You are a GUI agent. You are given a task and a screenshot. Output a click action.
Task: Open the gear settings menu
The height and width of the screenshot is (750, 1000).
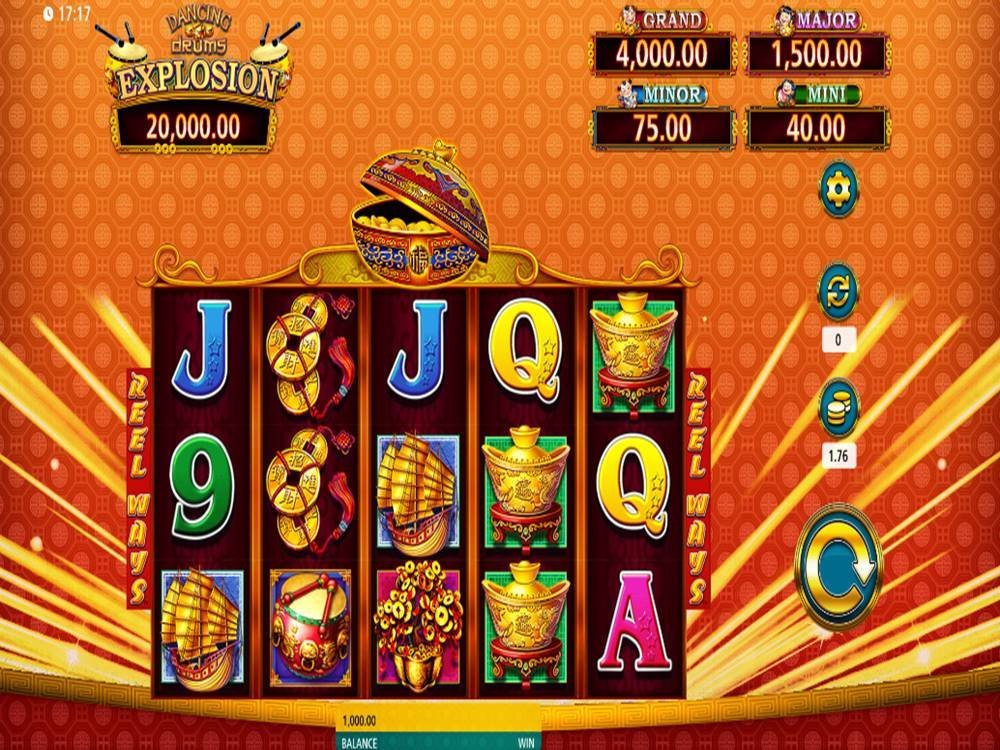838,189
